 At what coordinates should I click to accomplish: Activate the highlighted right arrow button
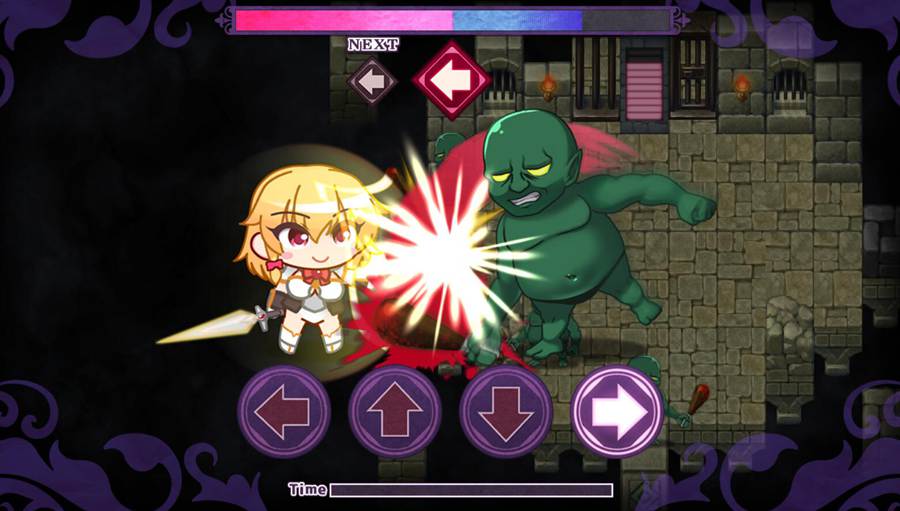point(618,412)
